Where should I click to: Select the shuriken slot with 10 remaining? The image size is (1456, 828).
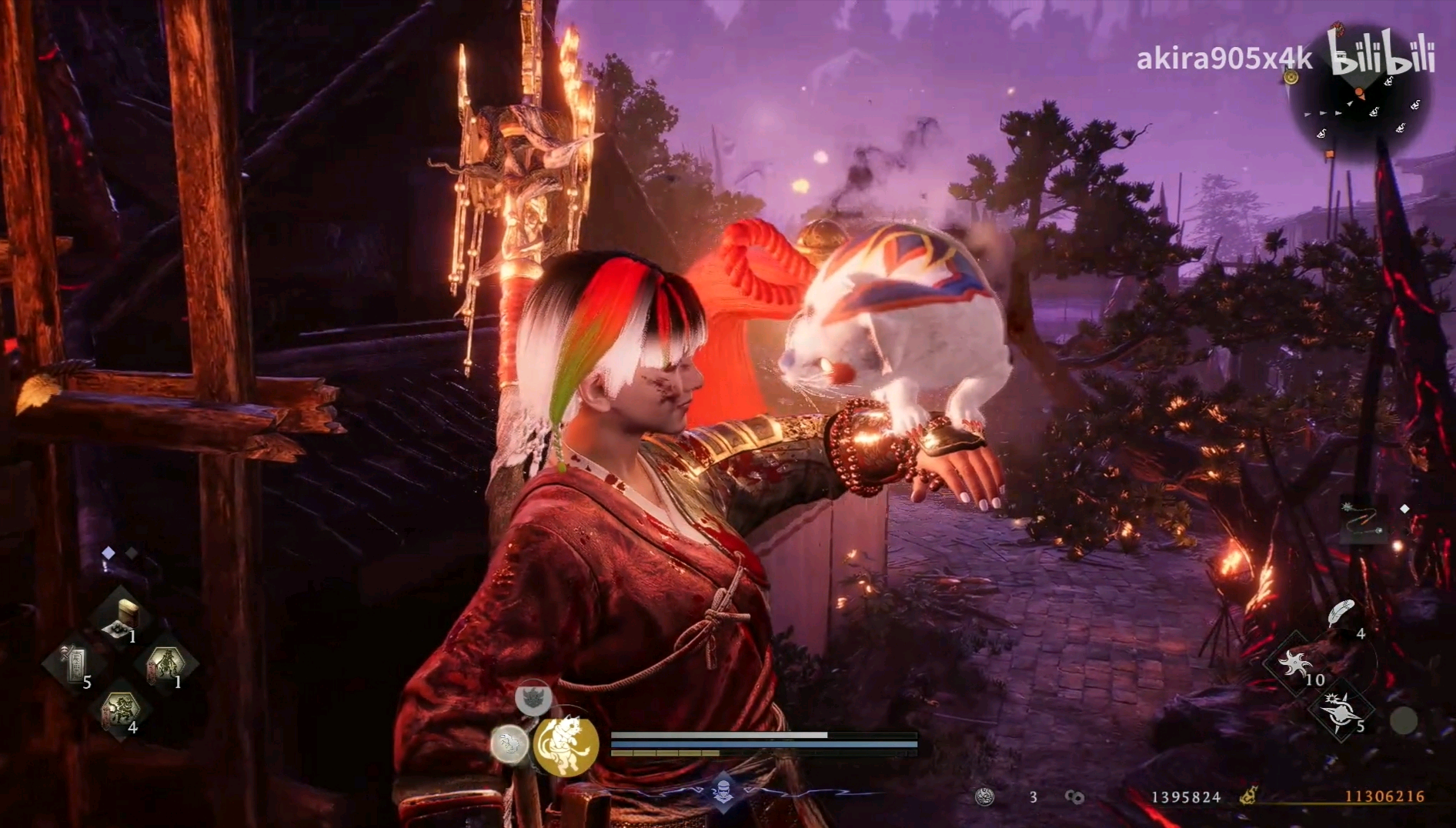point(1294,664)
